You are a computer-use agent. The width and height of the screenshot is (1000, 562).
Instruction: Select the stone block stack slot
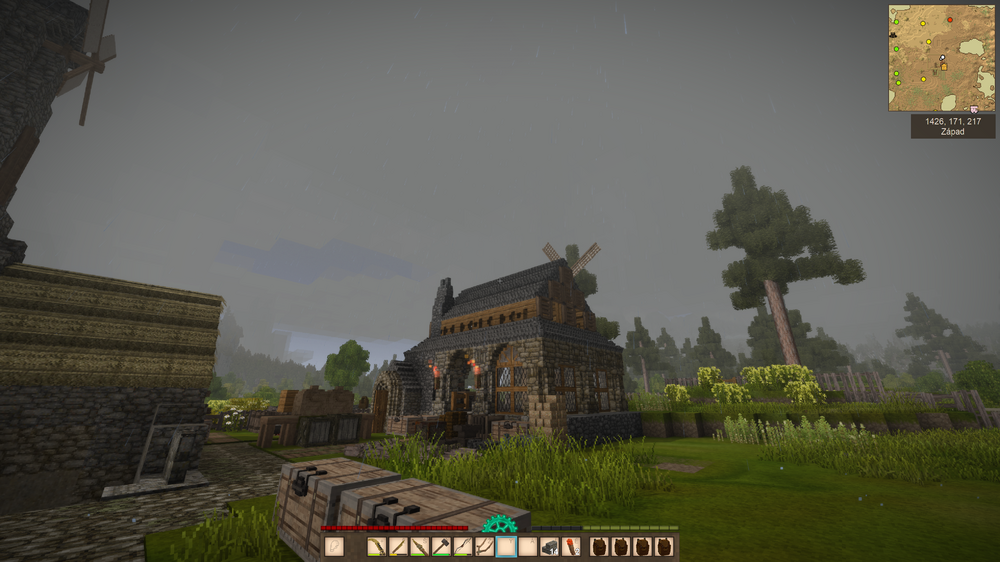pyautogui.click(x=548, y=547)
